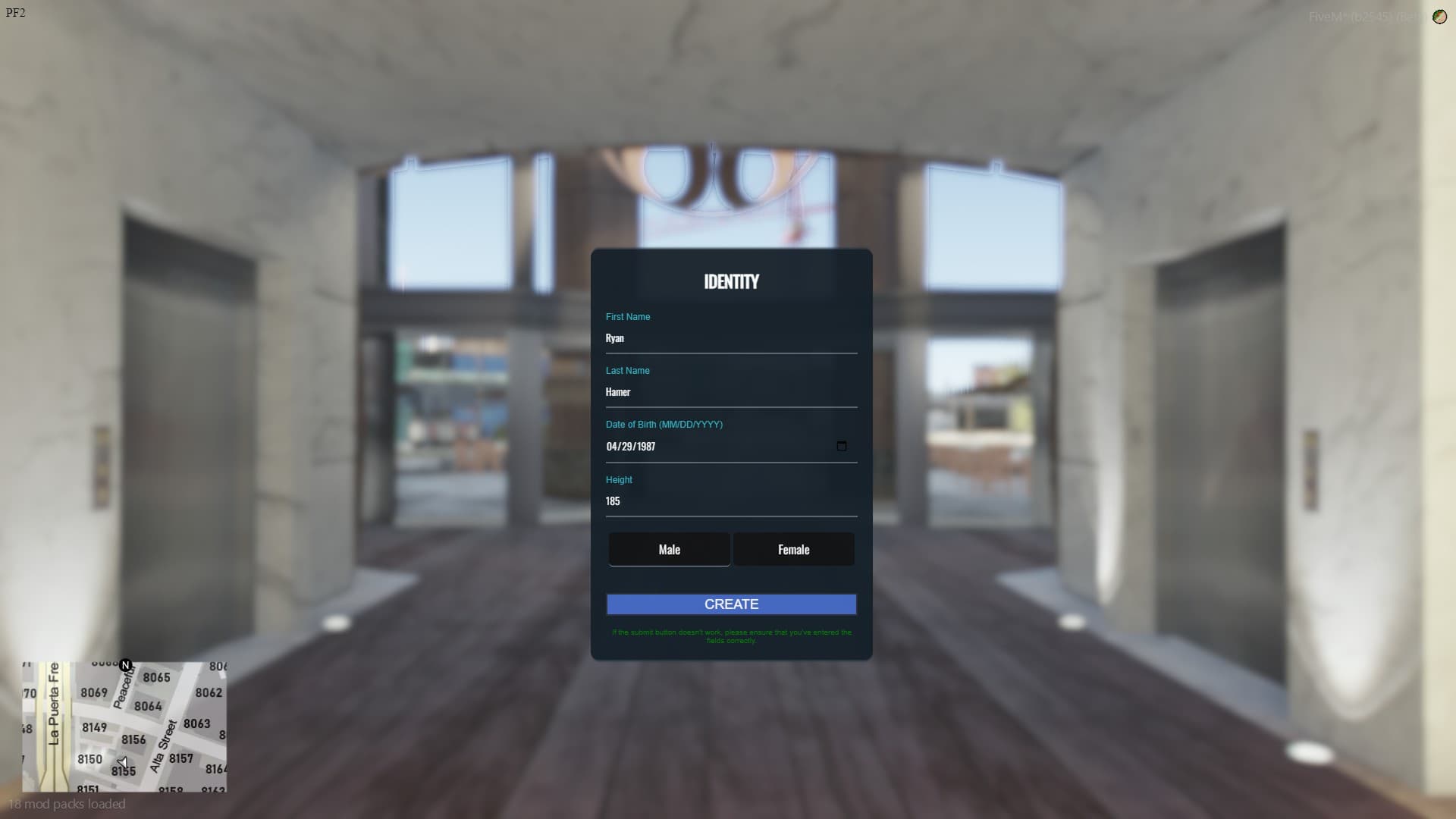Image resolution: width=1456 pixels, height=819 pixels.
Task: Click the '18 mod packs loaded' text
Action: click(67, 805)
